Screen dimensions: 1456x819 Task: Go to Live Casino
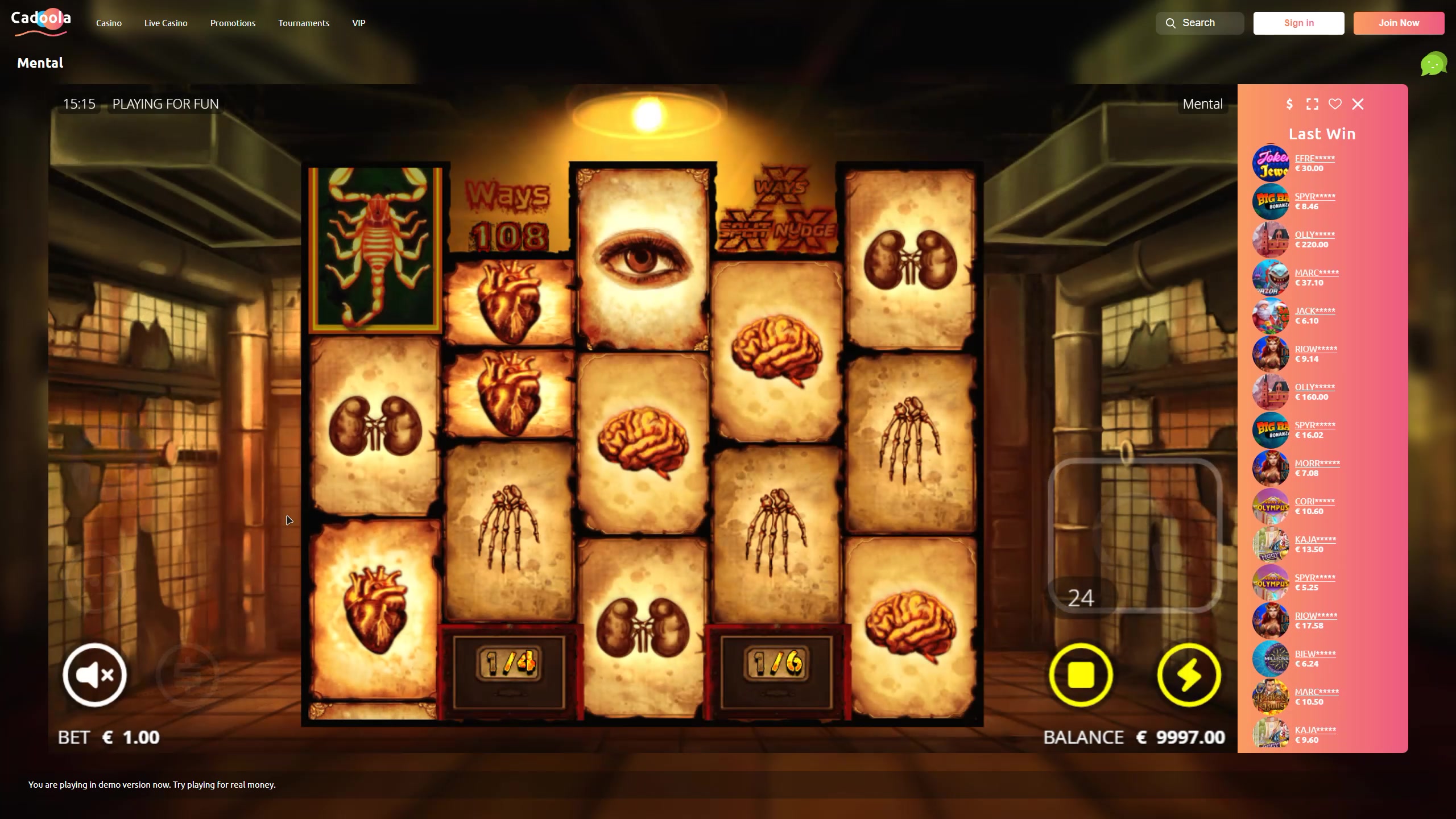(166, 23)
